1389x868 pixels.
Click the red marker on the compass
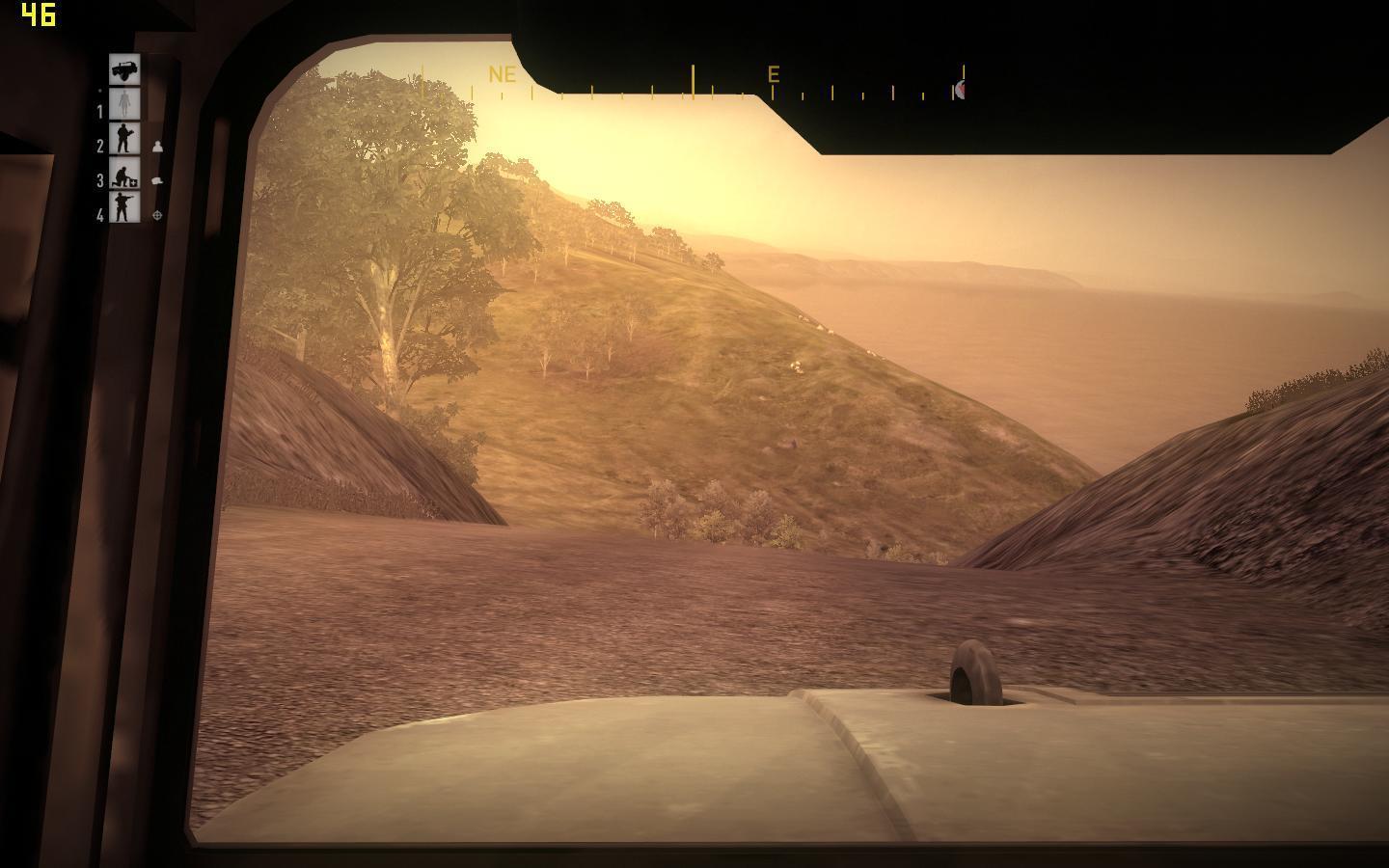tap(960, 90)
